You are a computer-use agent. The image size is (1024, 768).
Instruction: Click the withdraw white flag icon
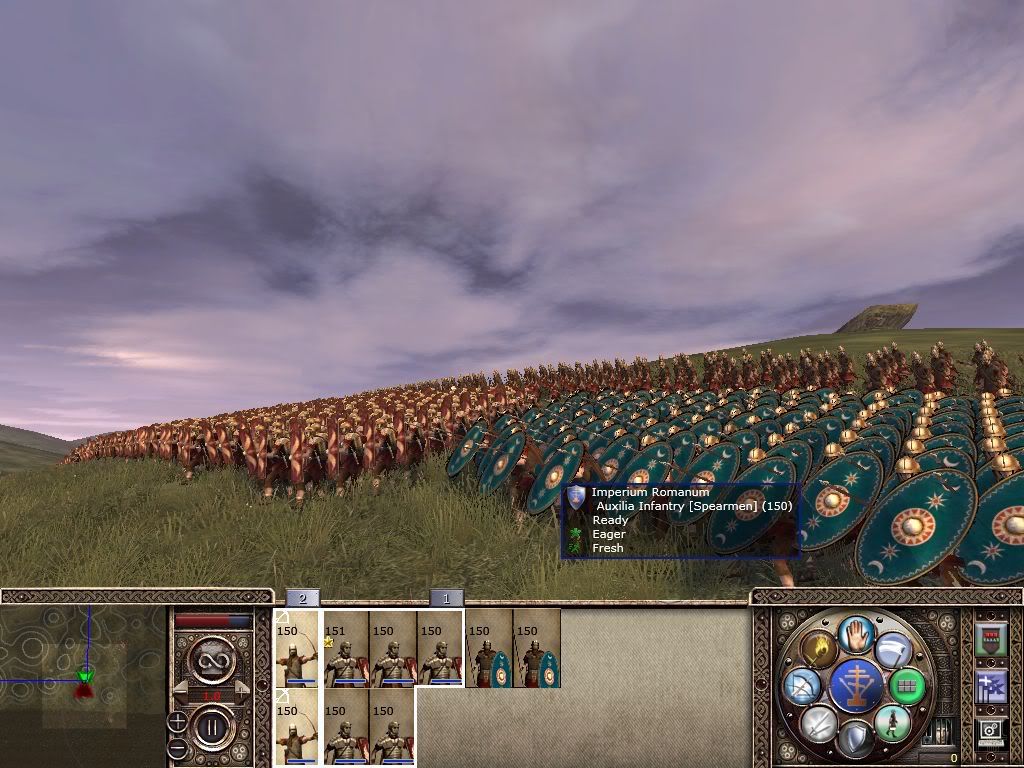893,651
